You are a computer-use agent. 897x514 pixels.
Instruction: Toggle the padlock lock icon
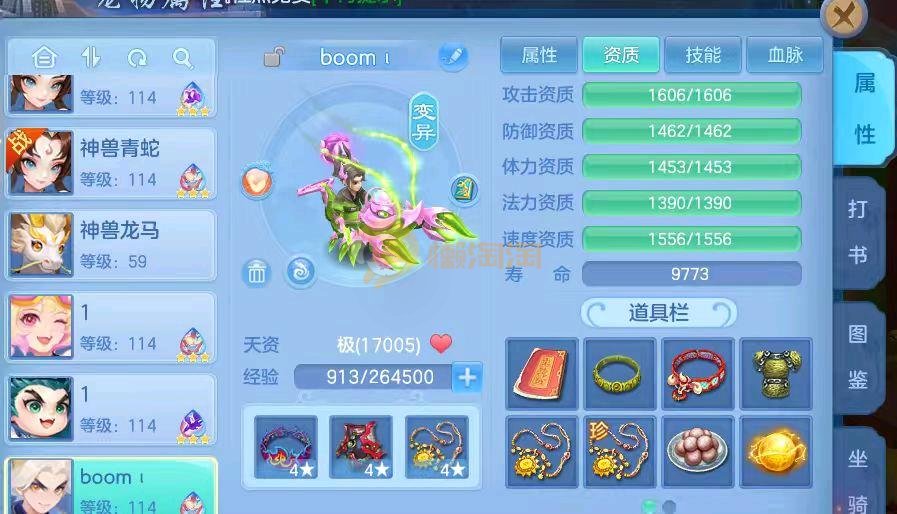pyautogui.click(x=273, y=57)
